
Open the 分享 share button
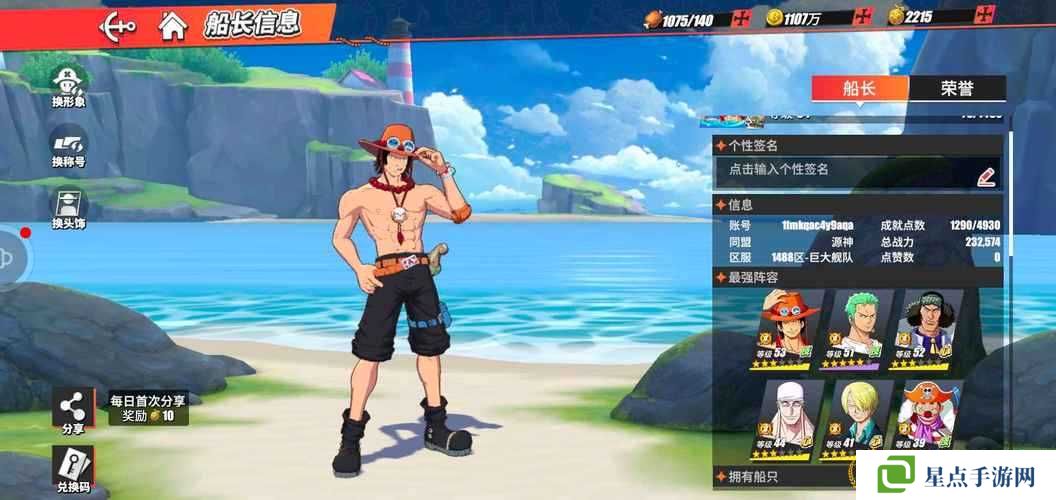tap(73, 411)
